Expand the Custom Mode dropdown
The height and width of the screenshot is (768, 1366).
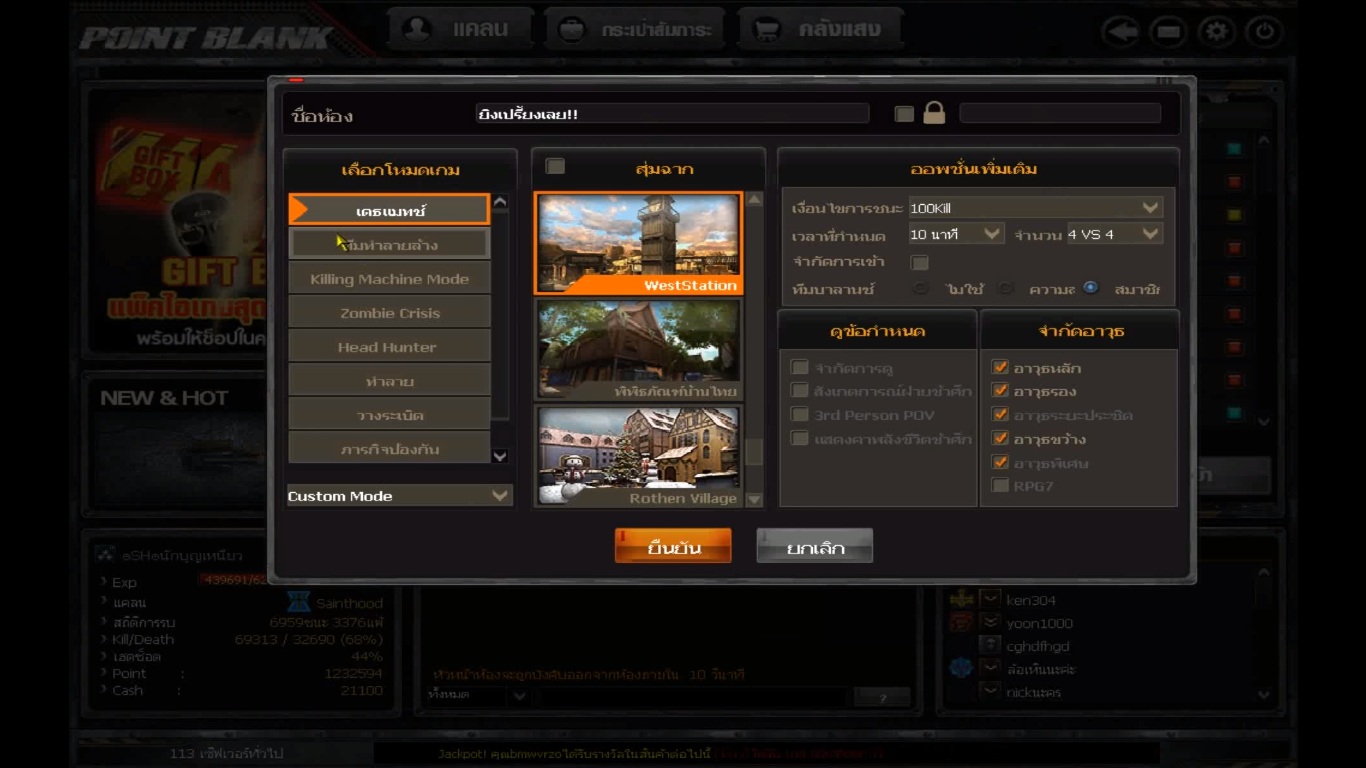398,495
